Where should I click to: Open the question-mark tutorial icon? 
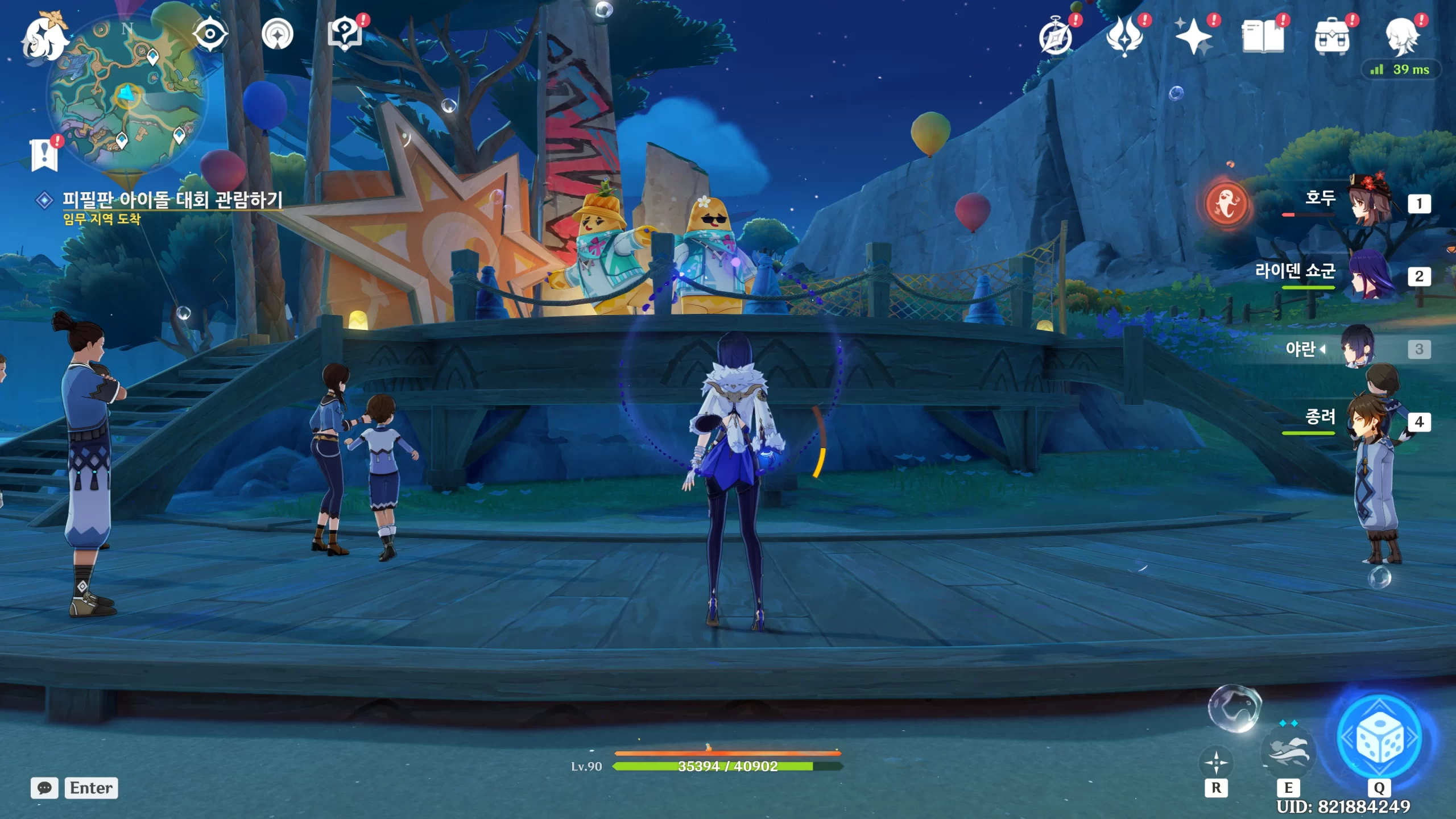click(x=345, y=34)
